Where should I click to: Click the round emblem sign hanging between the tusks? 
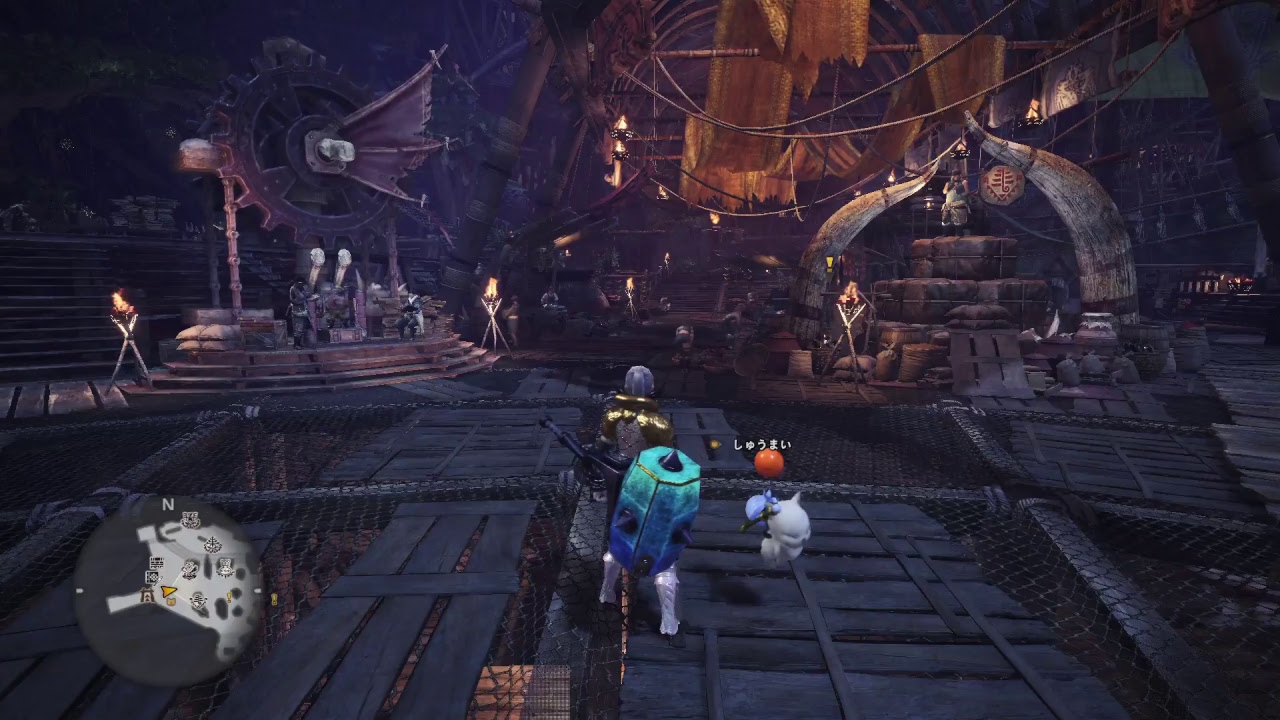pyautogui.click(x=1000, y=185)
